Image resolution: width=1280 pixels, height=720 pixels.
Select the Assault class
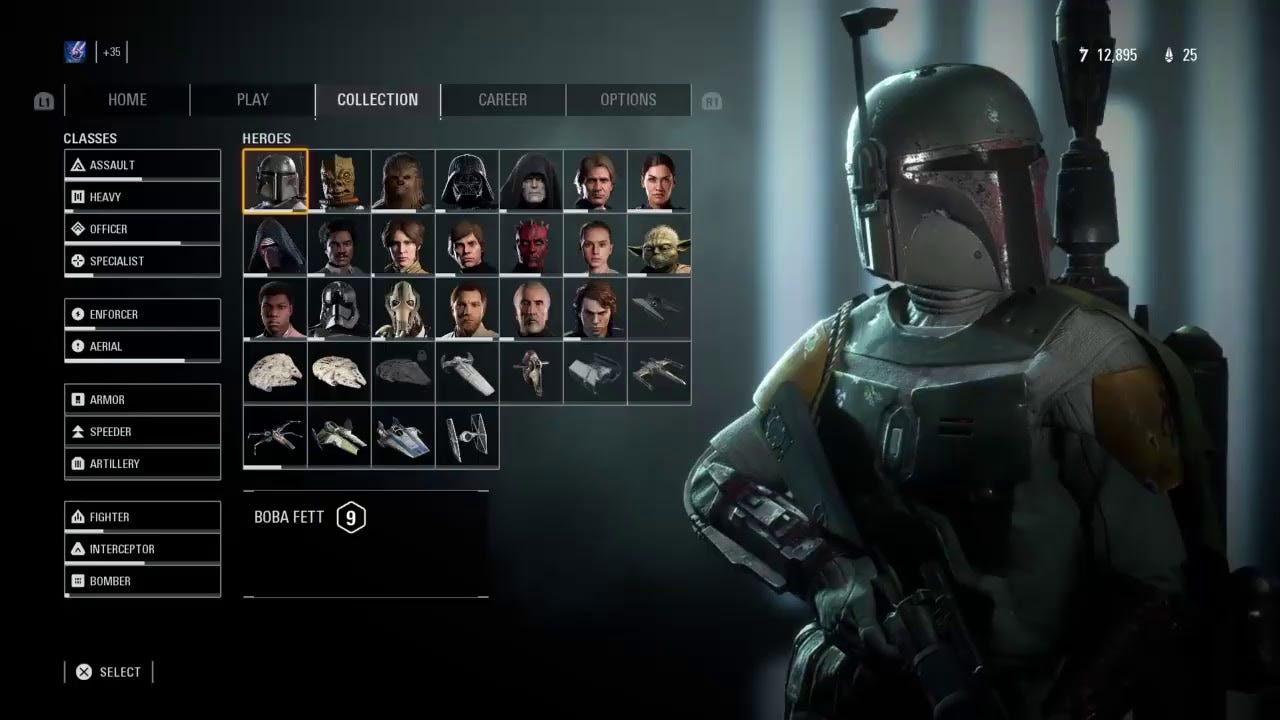[142, 165]
